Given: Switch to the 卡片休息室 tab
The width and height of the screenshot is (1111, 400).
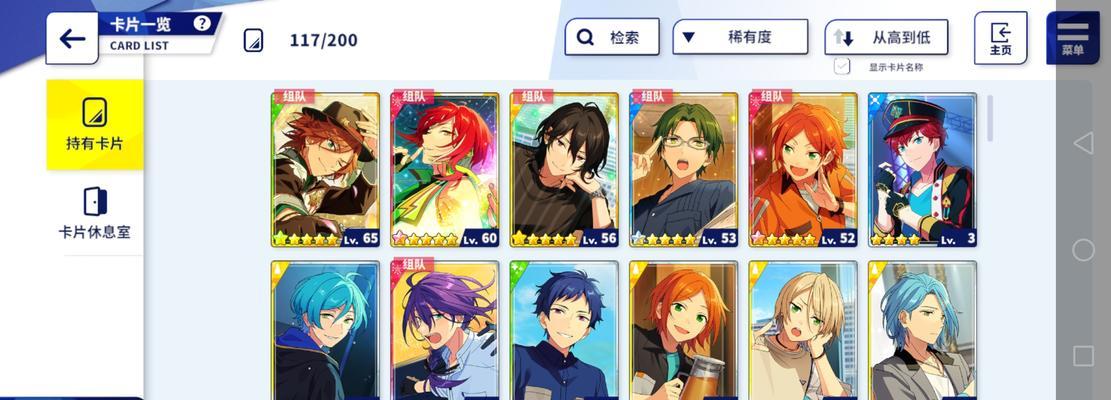Looking at the screenshot, I should [x=95, y=212].
